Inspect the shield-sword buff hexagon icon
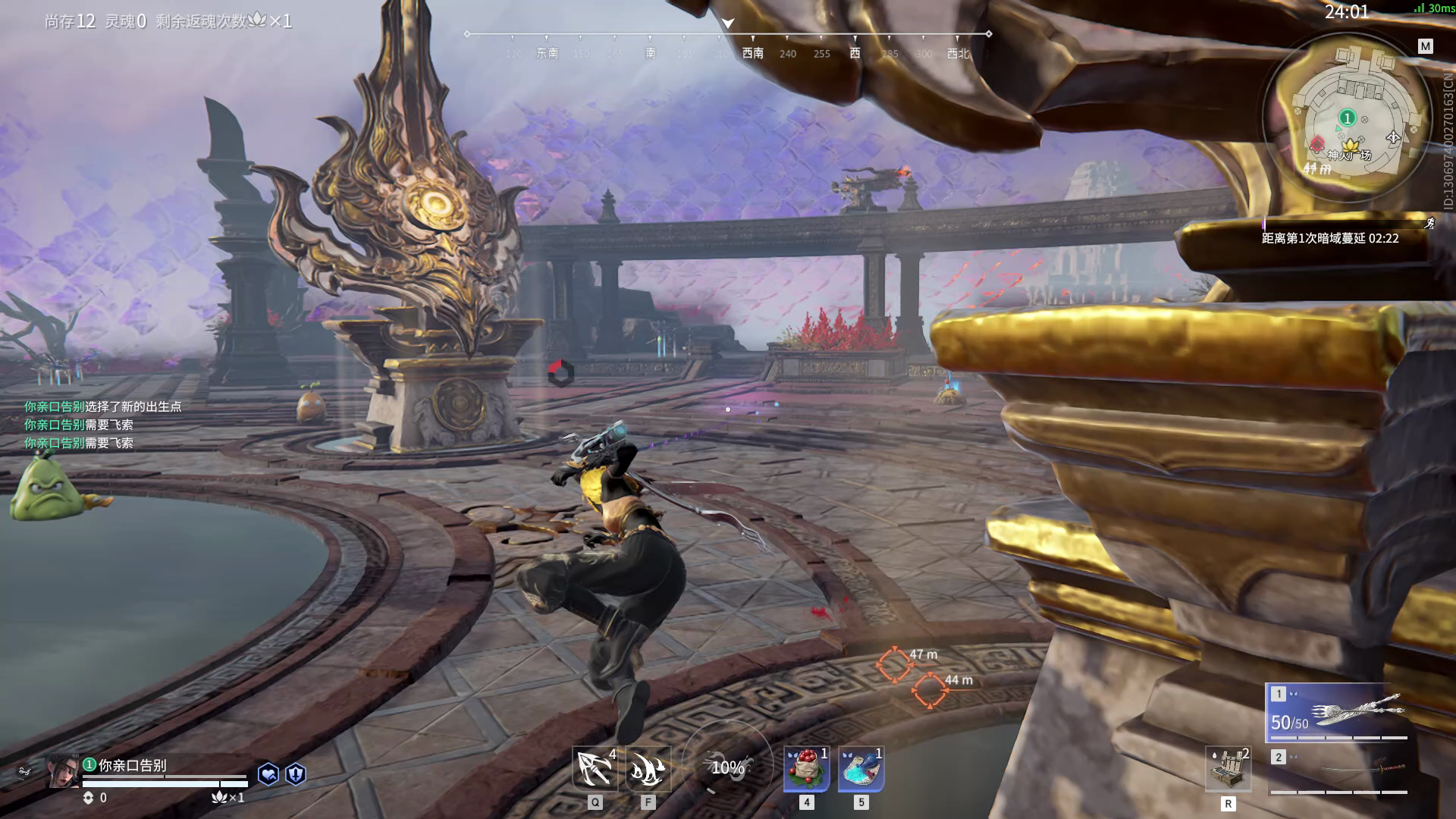Screen dimensions: 1456x819 pyautogui.click(x=296, y=773)
